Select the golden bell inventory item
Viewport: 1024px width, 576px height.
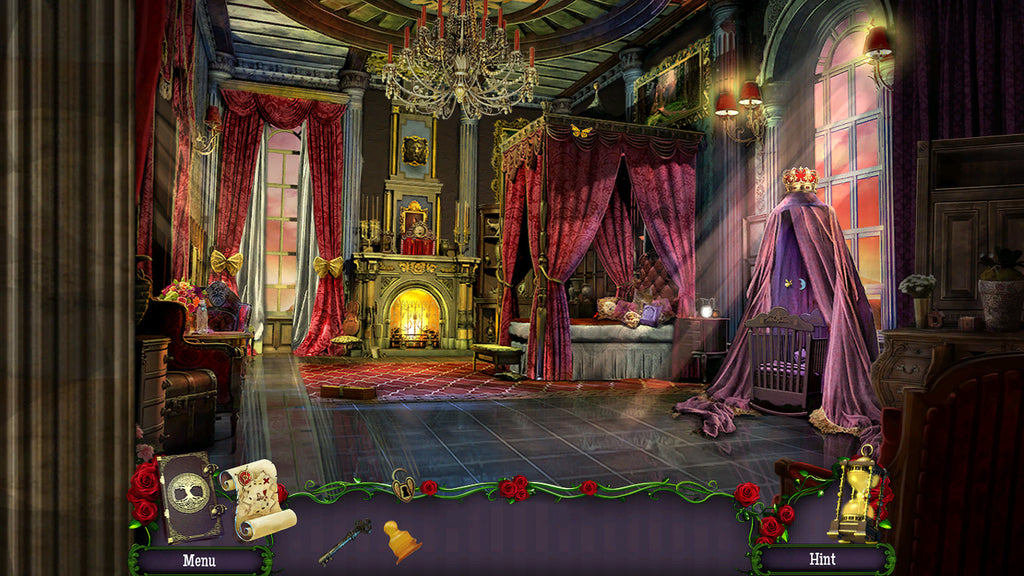click(401, 541)
